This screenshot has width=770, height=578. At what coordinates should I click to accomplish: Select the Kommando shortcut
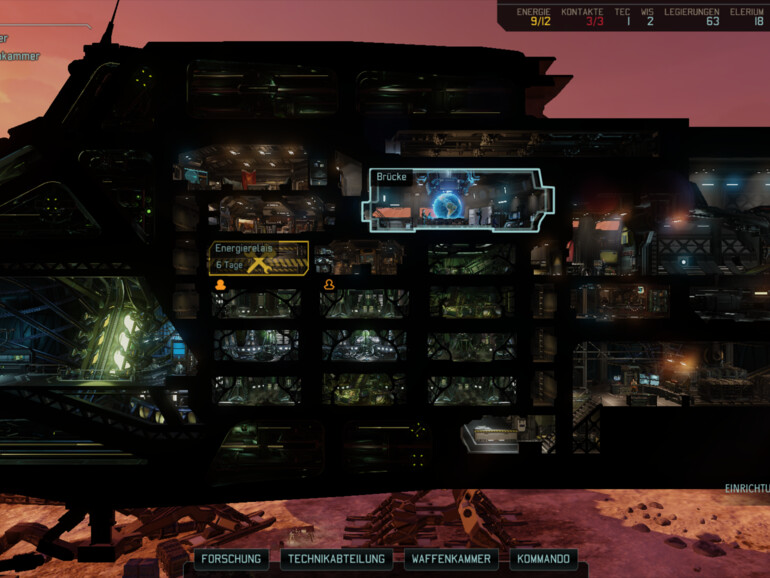click(544, 559)
